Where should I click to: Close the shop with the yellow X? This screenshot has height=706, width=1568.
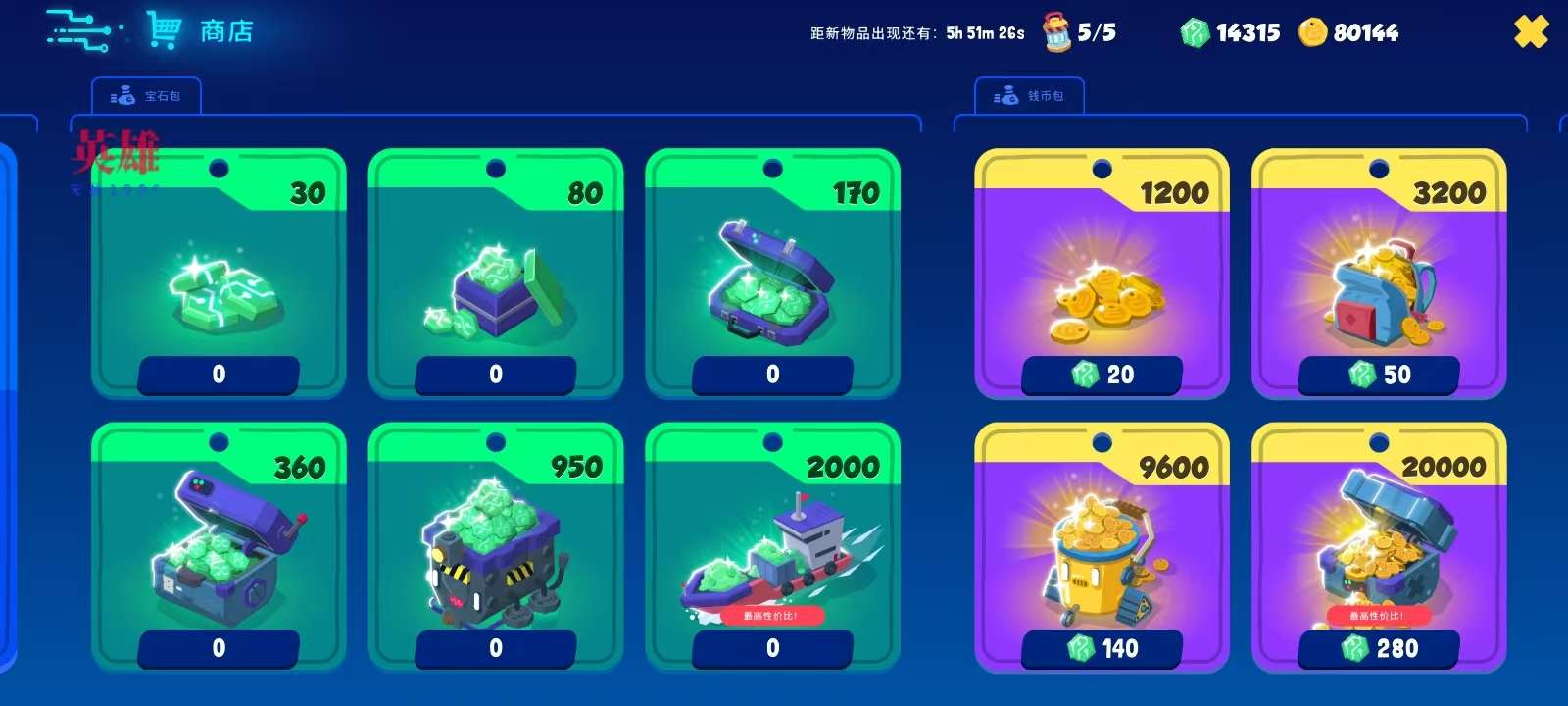pos(1531,32)
